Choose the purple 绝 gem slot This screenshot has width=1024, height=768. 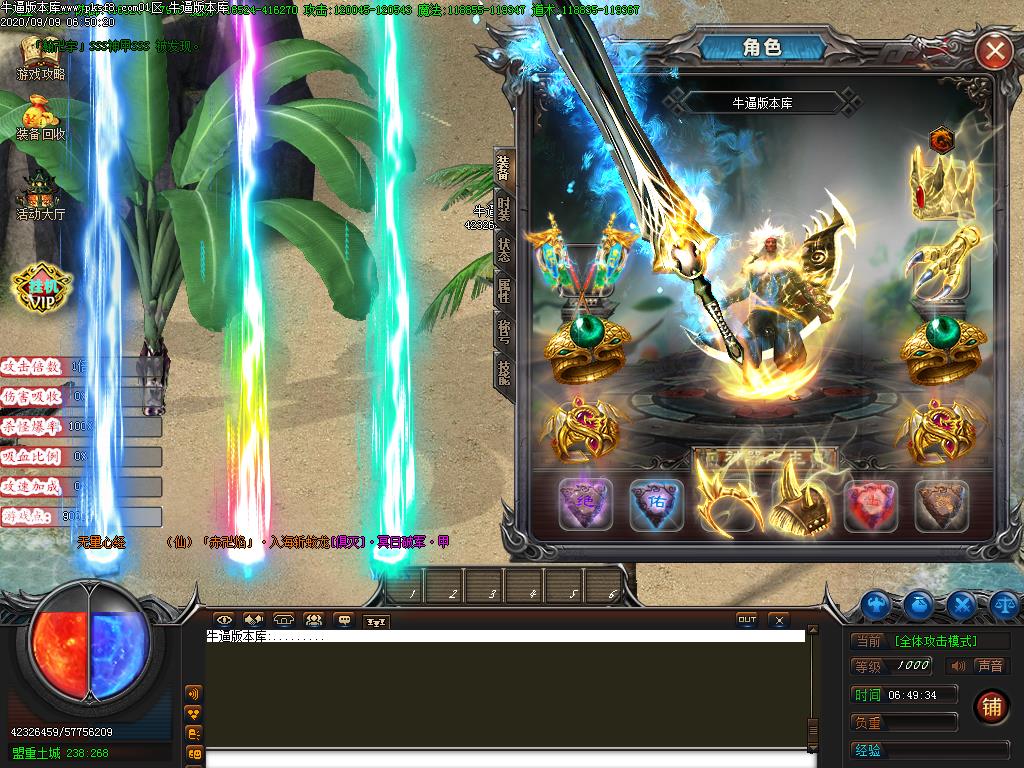coord(585,505)
